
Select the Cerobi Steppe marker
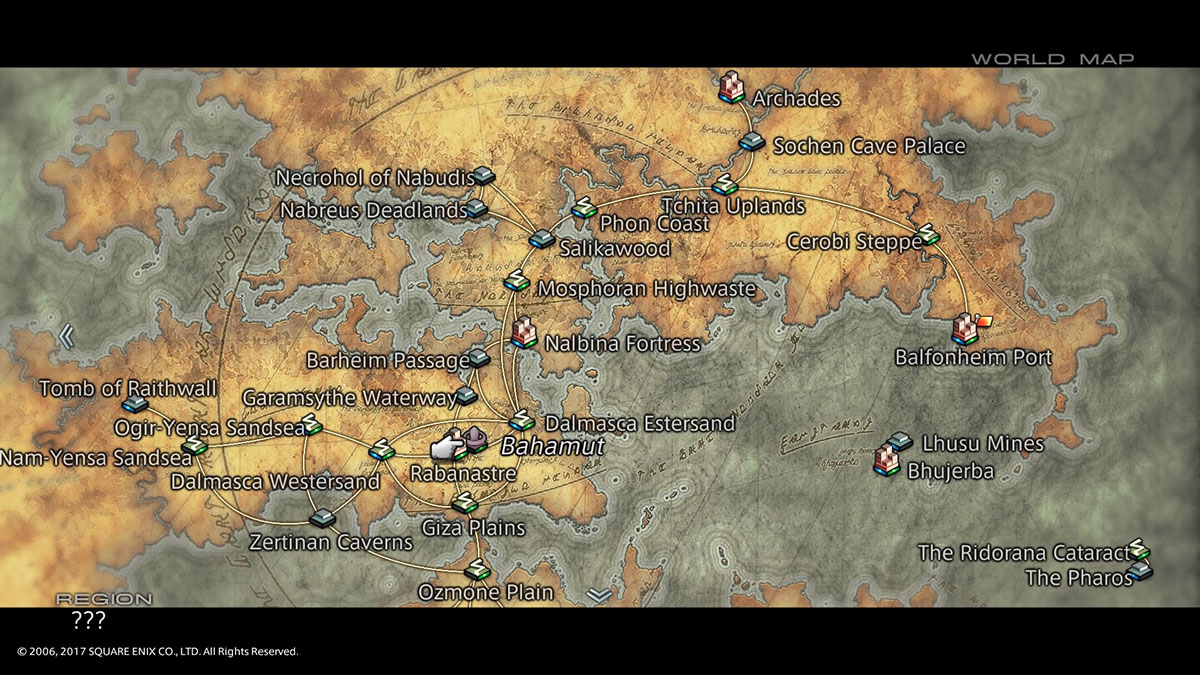930,234
